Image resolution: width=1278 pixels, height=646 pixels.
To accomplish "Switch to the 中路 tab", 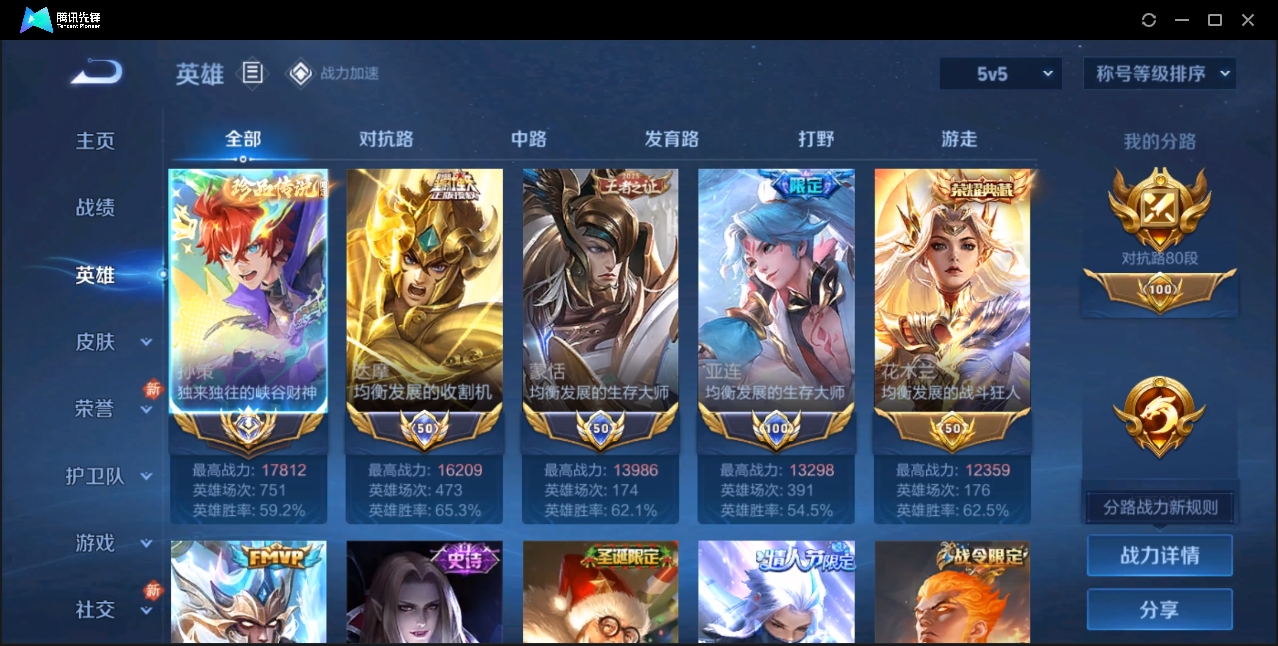I will tap(529, 139).
